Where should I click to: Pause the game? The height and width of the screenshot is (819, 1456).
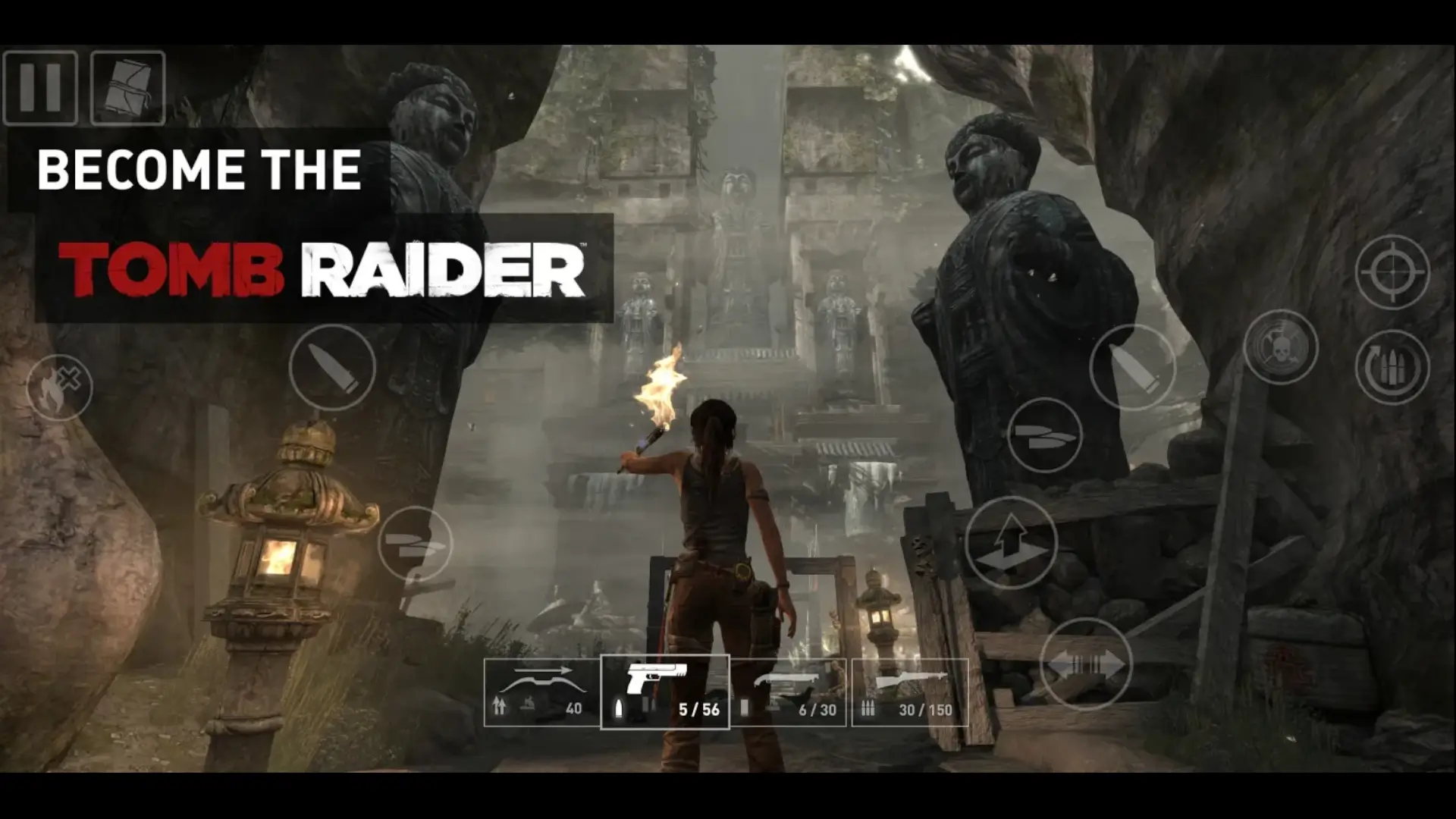[x=40, y=88]
